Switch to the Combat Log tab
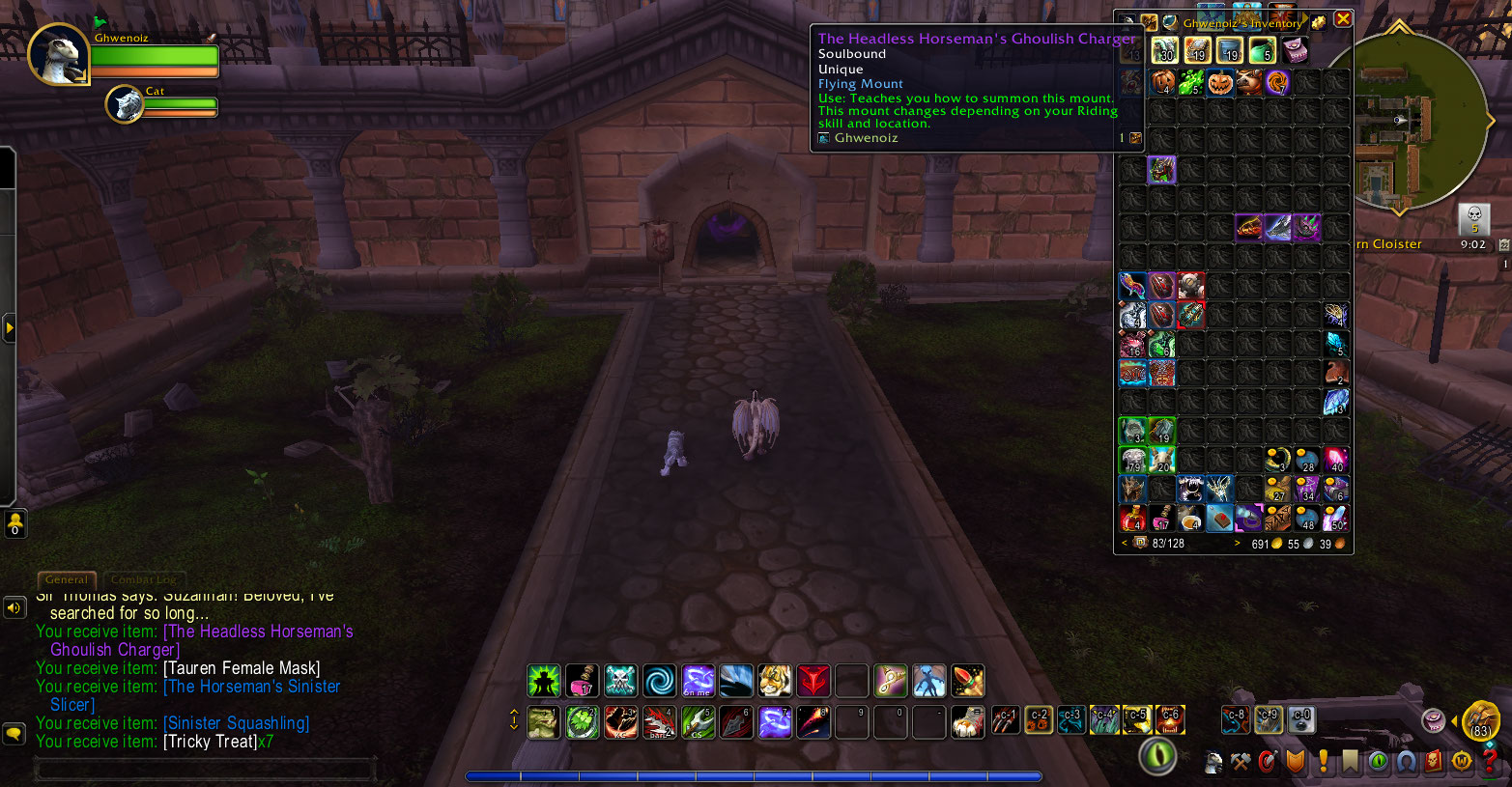Screen dimensions: 1512x787 pyautogui.click(x=144, y=579)
